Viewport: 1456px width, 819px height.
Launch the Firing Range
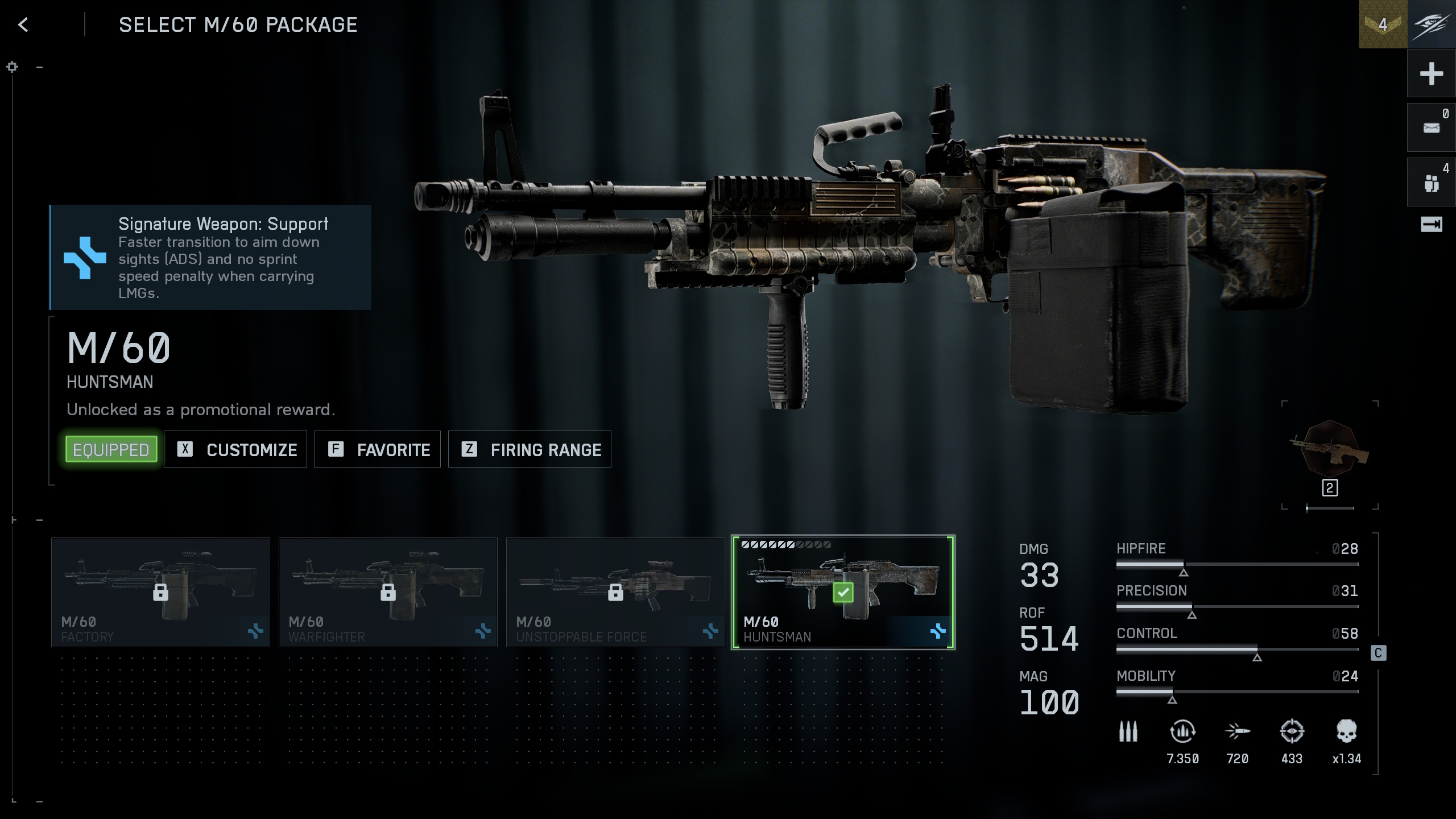click(x=530, y=449)
